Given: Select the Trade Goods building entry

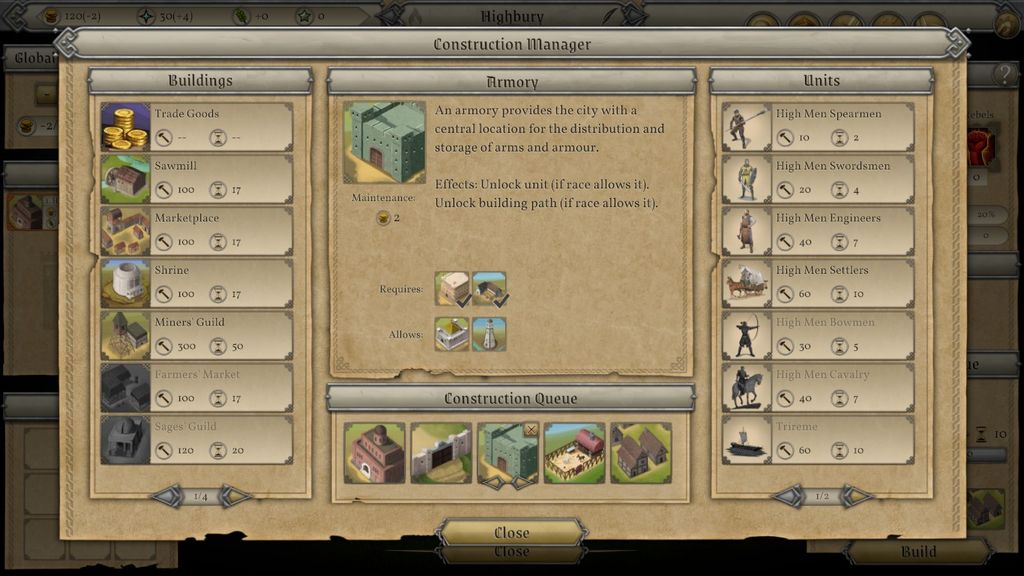Looking at the screenshot, I should click(x=196, y=127).
